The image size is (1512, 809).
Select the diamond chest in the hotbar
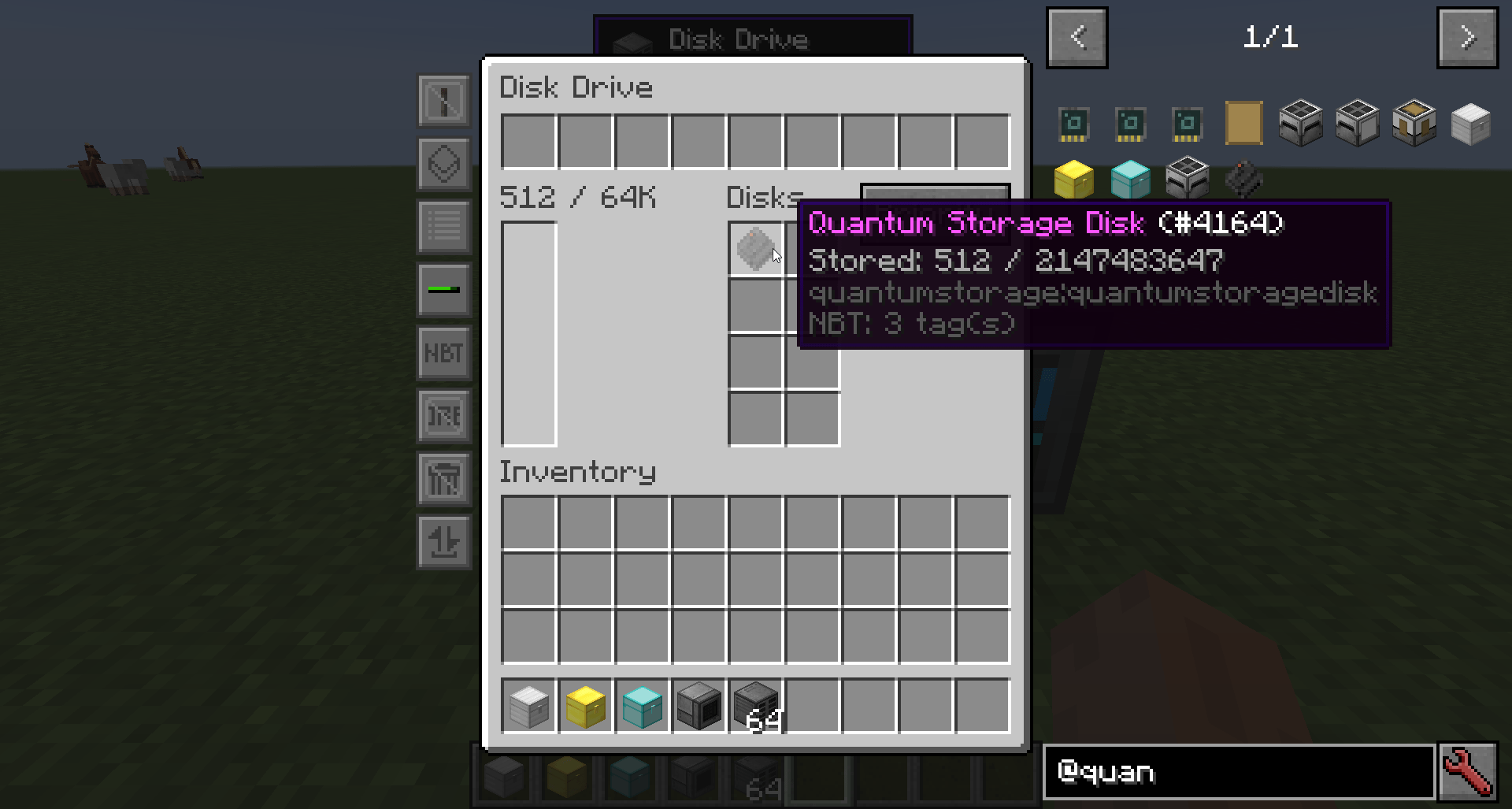[641, 706]
